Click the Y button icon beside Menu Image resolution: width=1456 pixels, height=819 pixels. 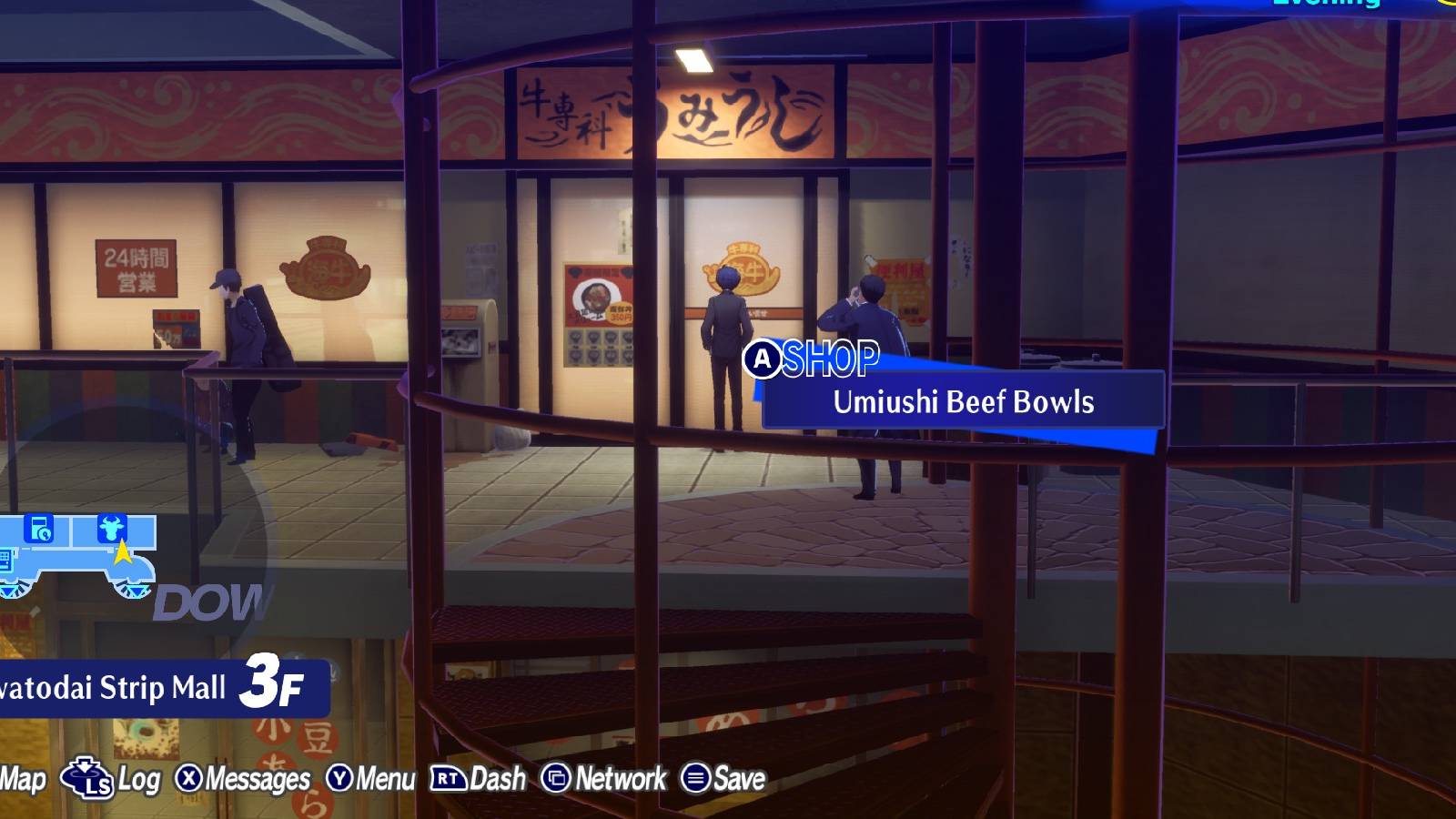tap(339, 778)
